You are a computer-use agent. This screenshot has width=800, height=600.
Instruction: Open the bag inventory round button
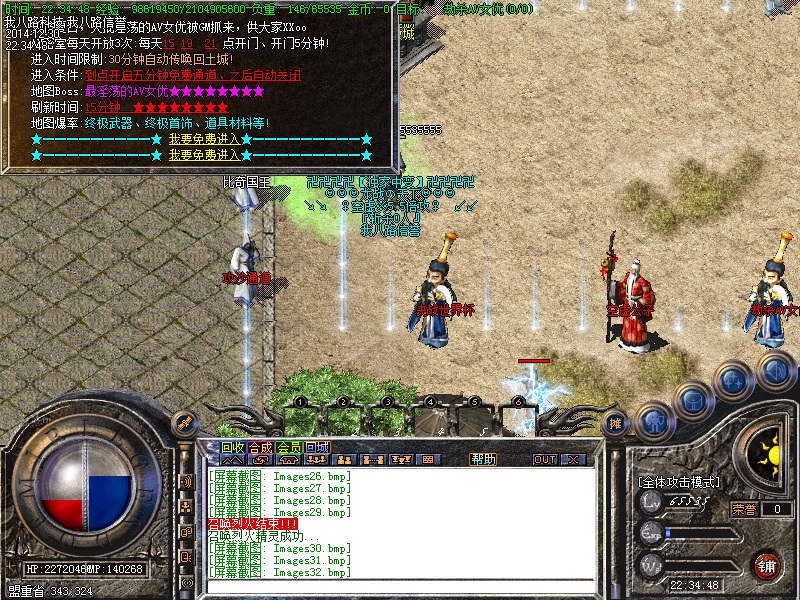click(693, 400)
